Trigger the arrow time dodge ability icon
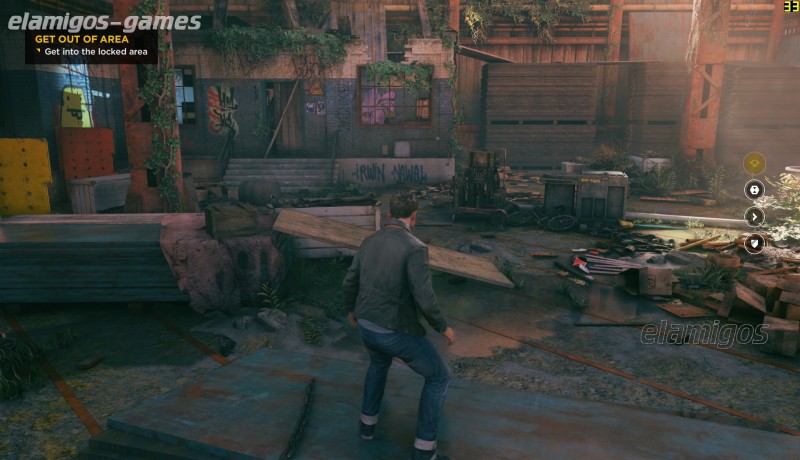The height and width of the screenshot is (460, 800). (x=754, y=216)
